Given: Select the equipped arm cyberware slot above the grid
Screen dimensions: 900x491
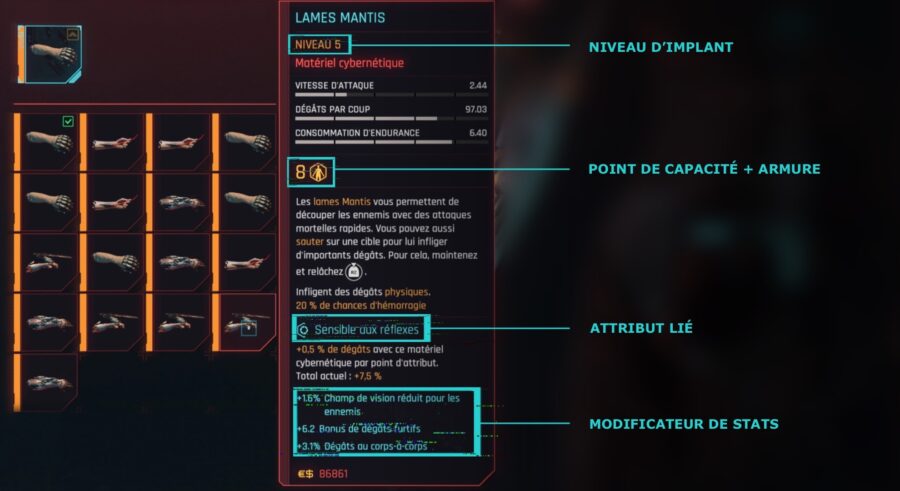Looking at the screenshot, I should [49, 54].
